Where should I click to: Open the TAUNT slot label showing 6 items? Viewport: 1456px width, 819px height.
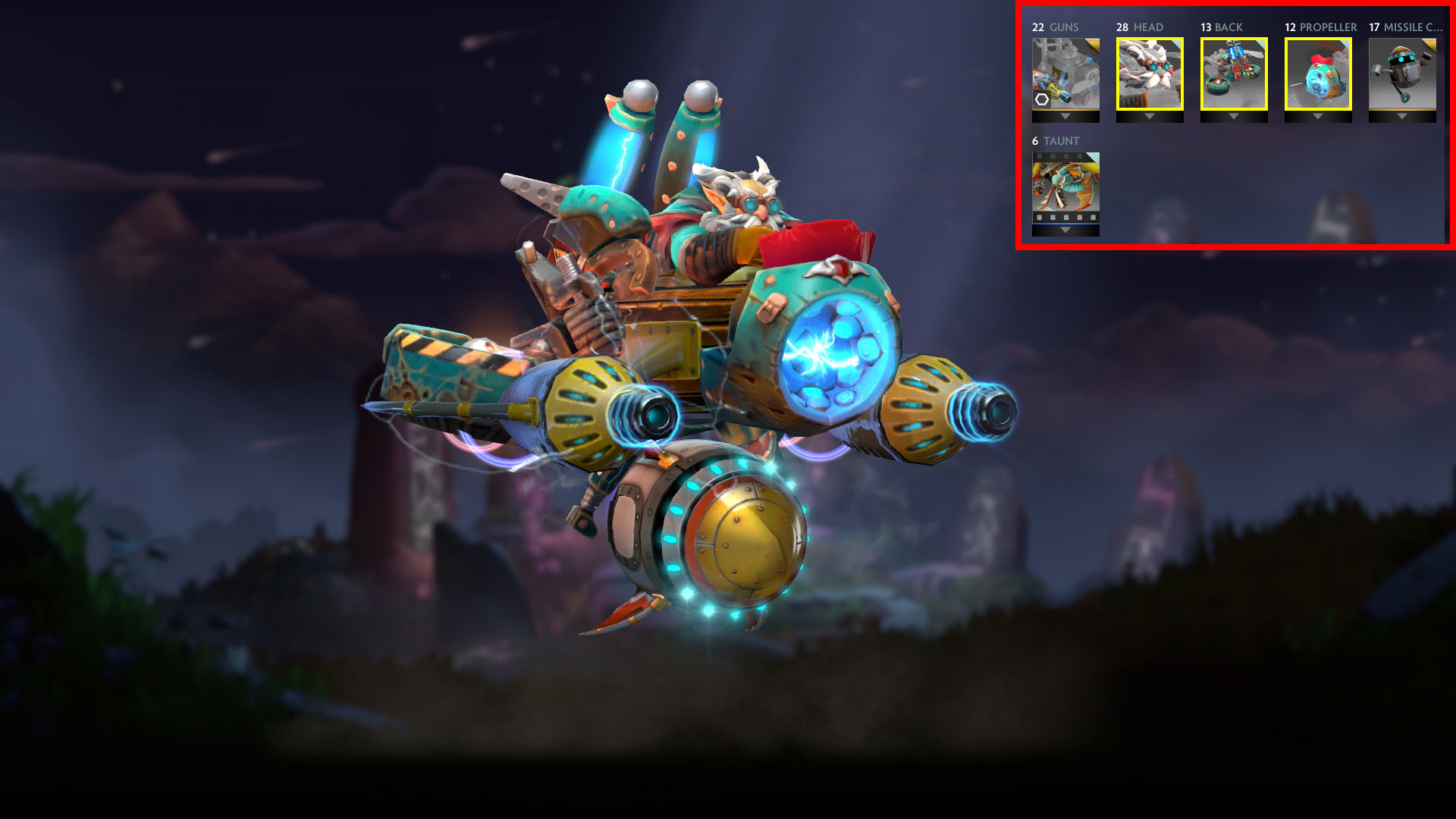(1054, 141)
